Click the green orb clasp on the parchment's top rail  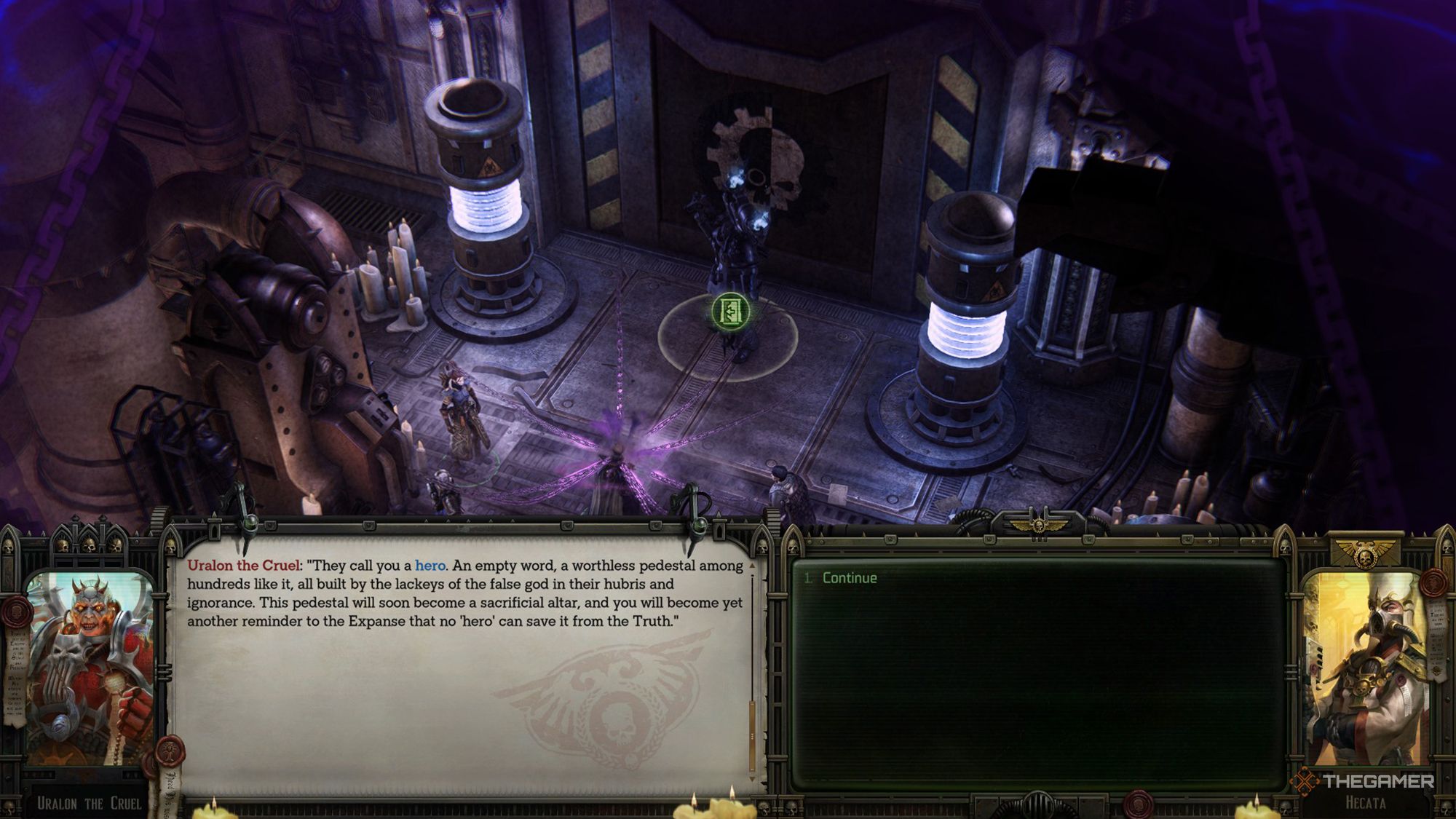[x=249, y=524]
